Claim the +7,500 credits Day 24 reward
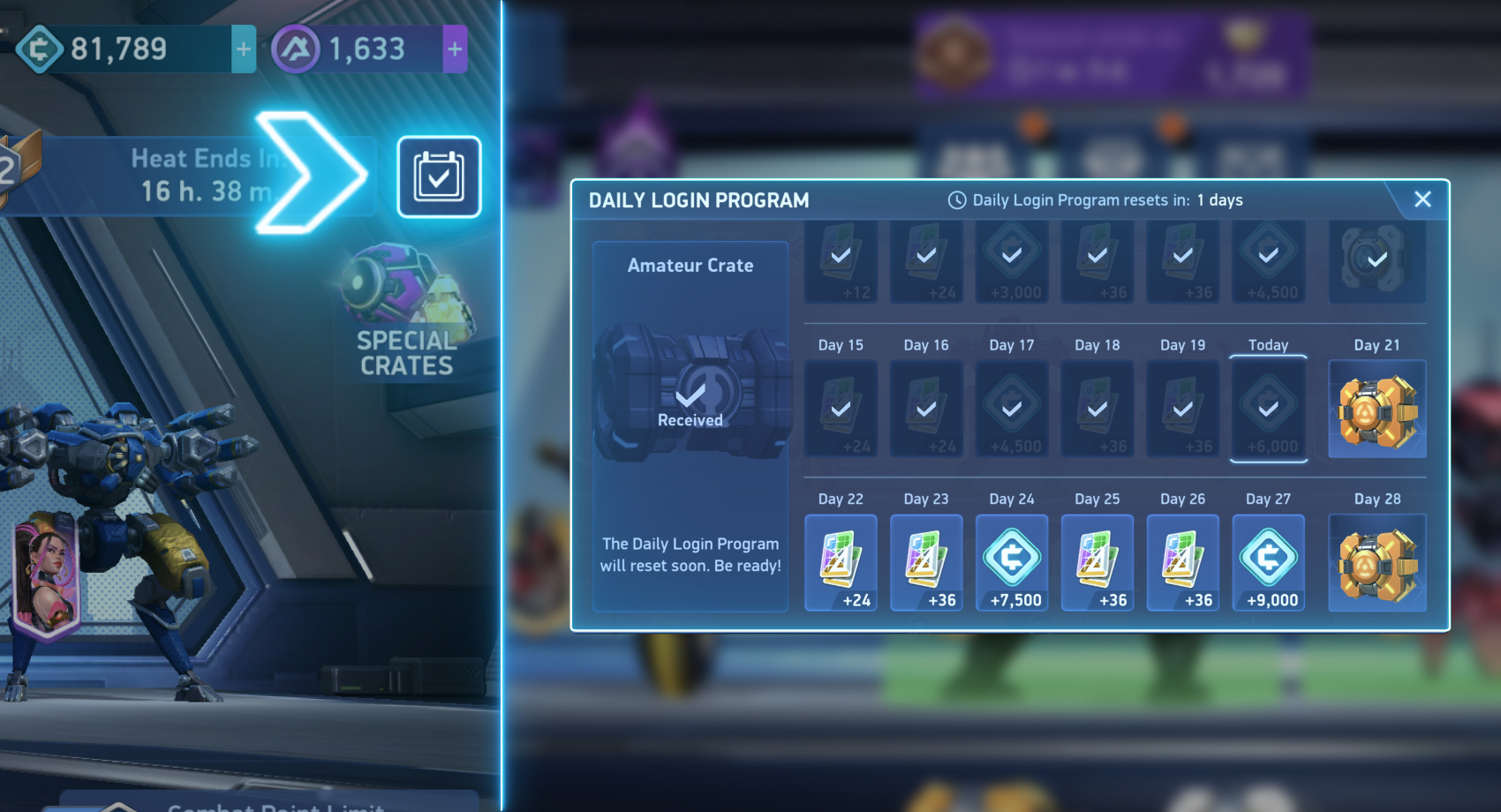 point(1012,561)
